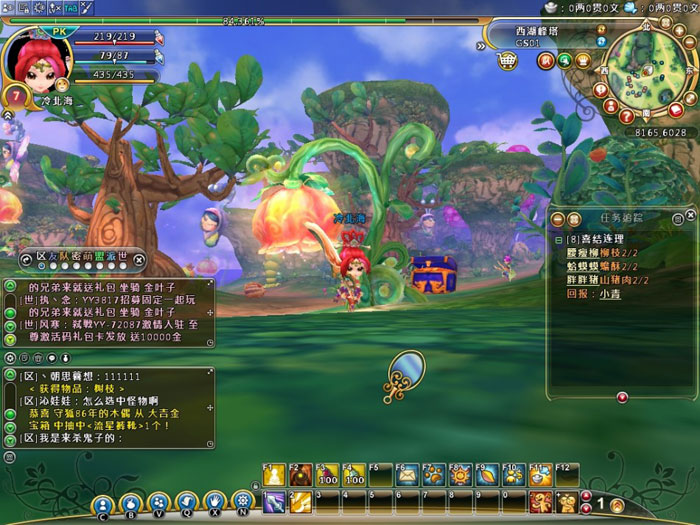Activate the paw print skill in F7

(x=434, y=475)
